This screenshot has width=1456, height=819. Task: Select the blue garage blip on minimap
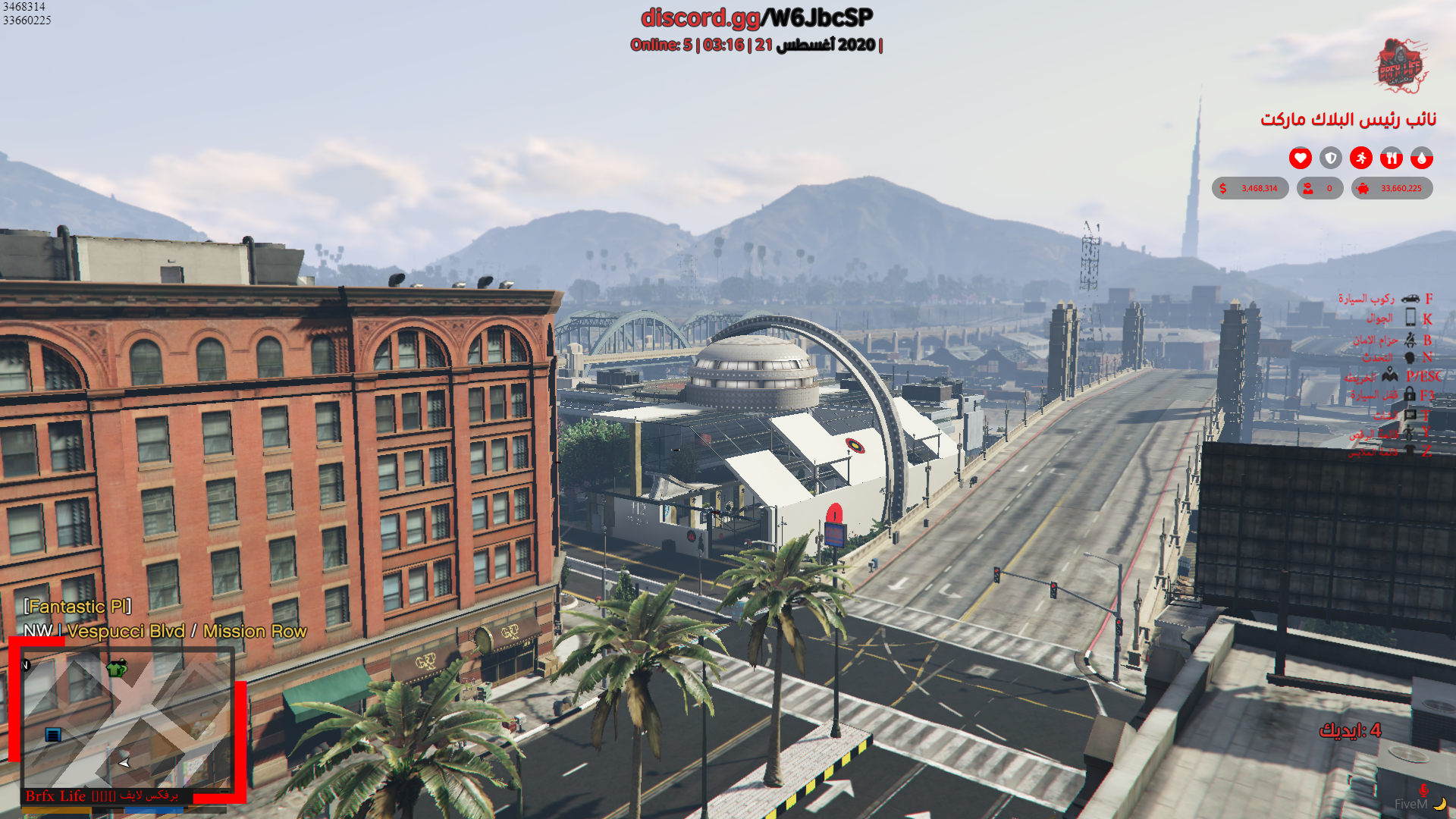click(53, 734)
